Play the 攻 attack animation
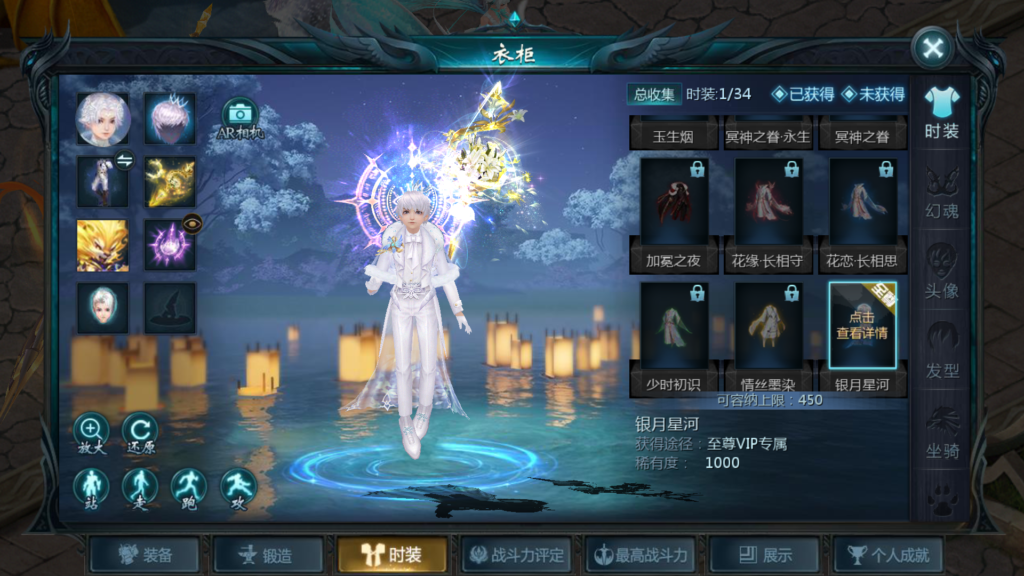 coord(238,487)
